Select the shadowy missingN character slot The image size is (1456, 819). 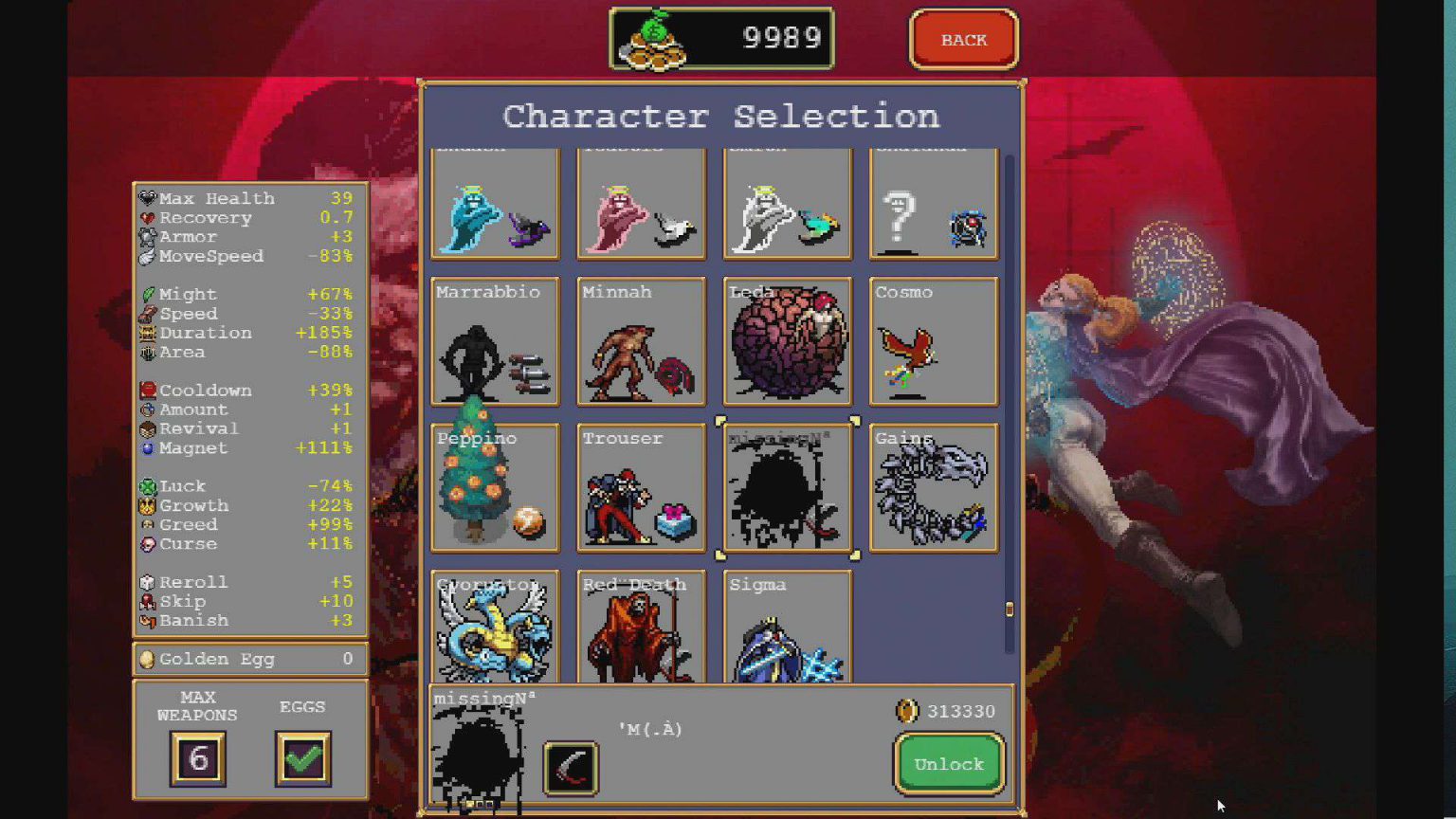(x=786, y=488)
